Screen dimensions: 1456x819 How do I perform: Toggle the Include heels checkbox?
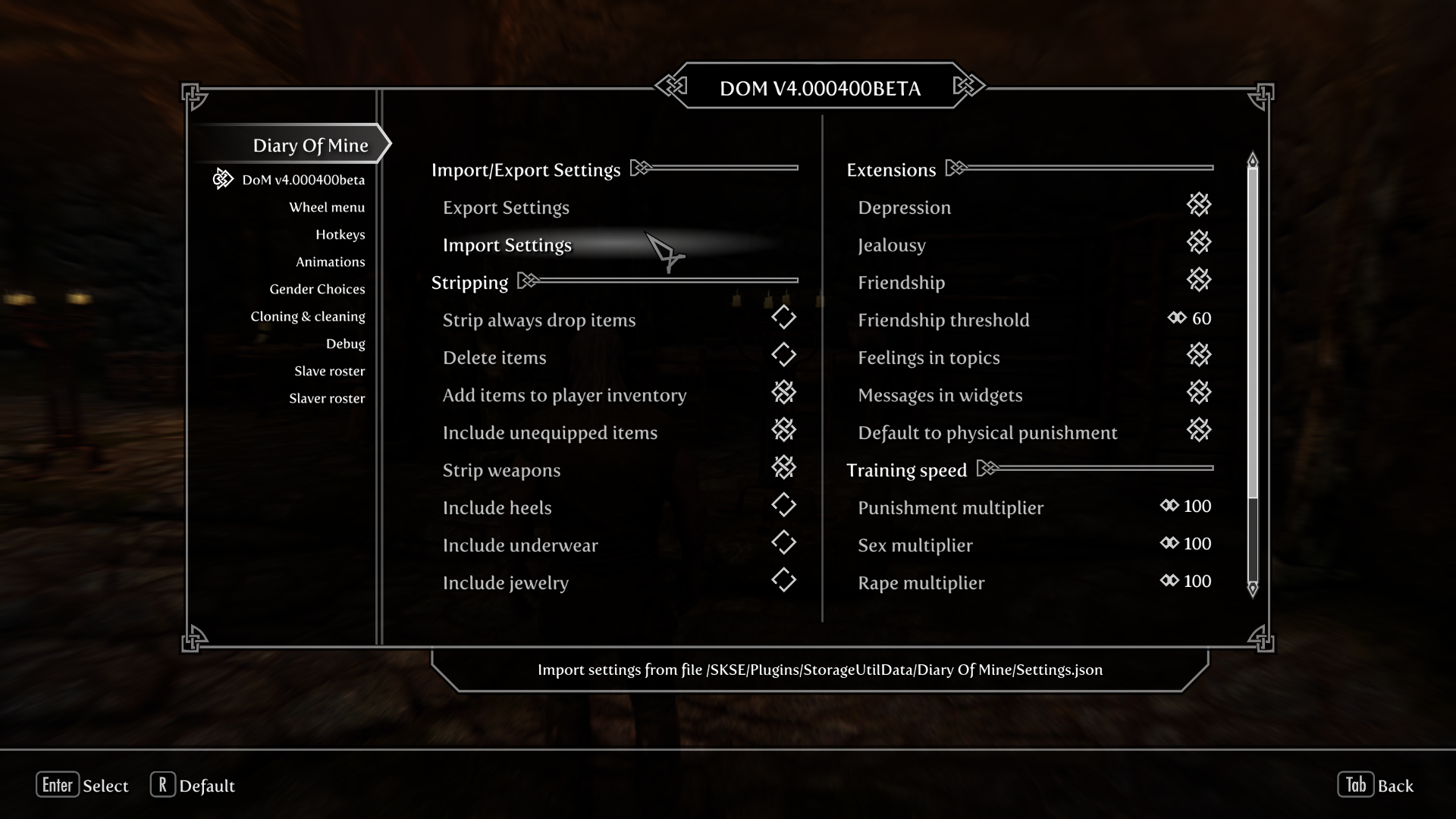pos(784,505)
